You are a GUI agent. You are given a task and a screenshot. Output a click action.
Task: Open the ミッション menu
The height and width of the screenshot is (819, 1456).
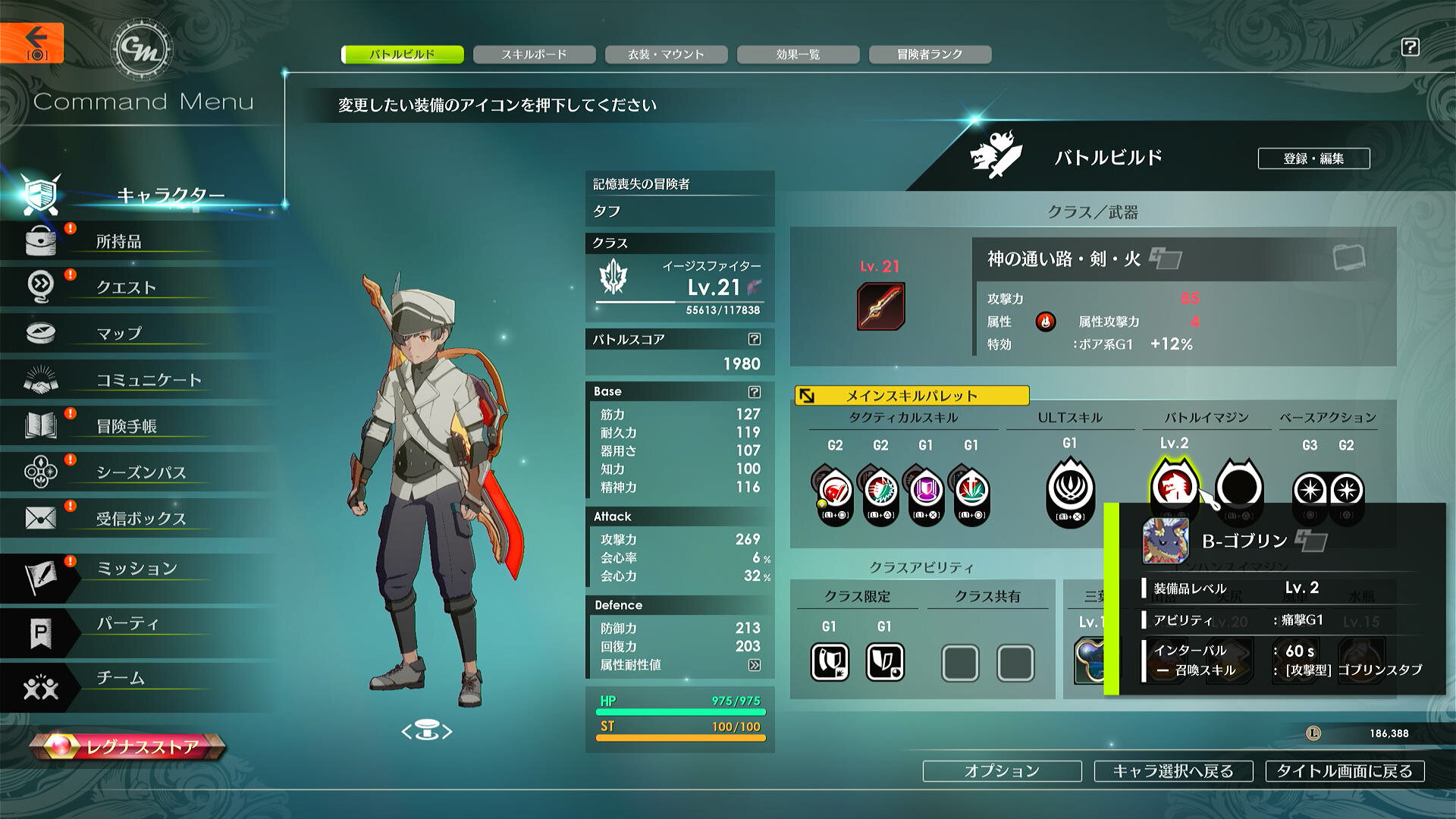click(137, 569)
